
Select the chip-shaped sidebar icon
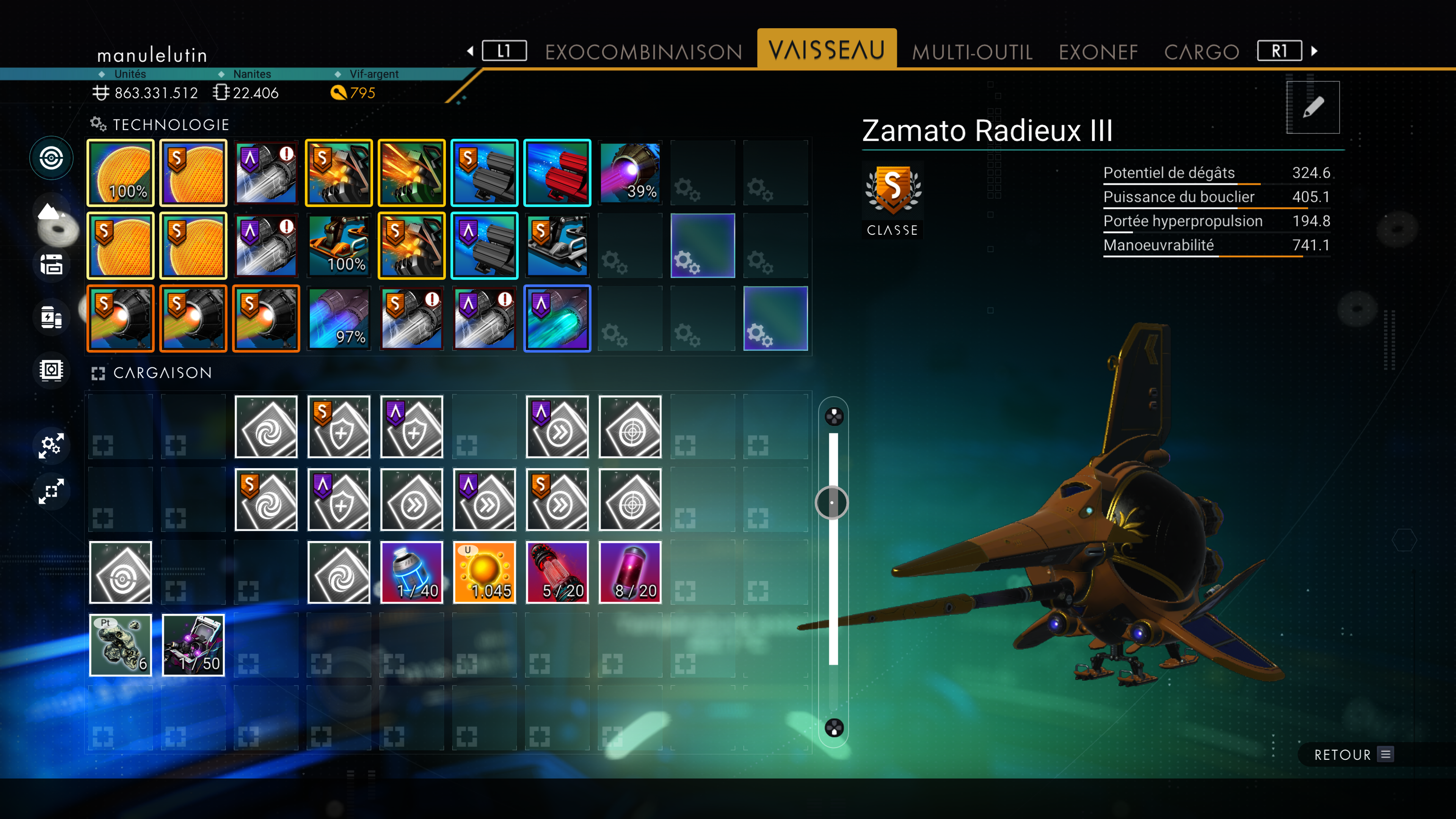(52, 370)
